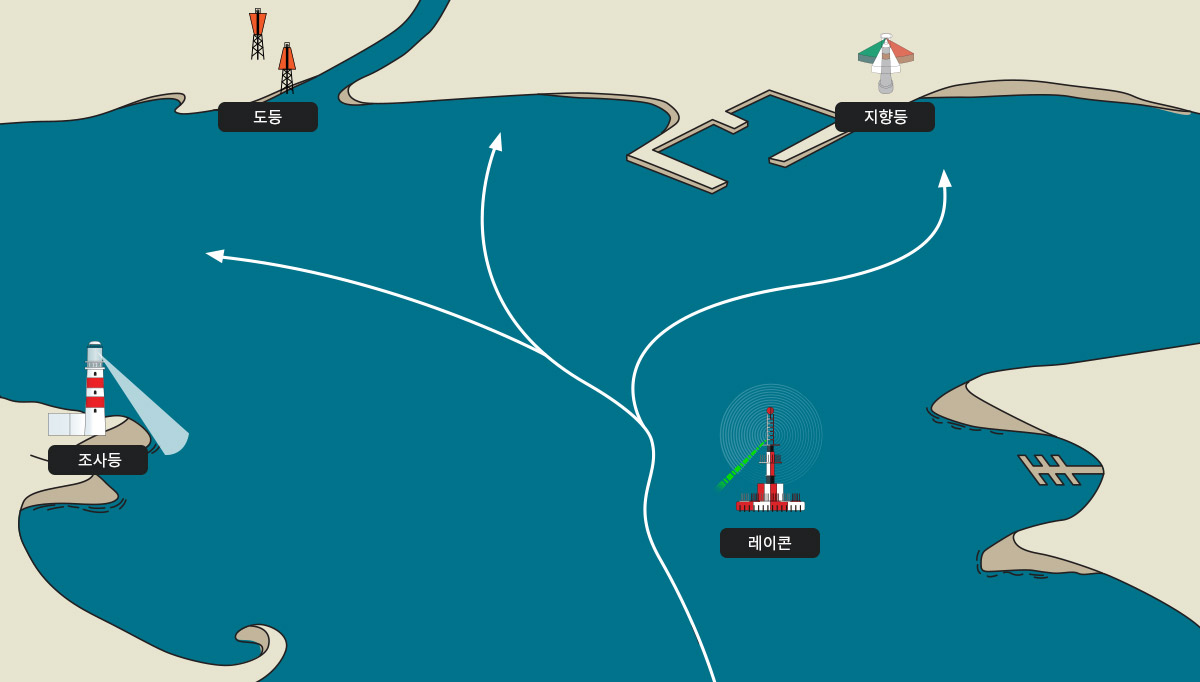Choose the 조사등 label button
The width and height of the screenshot is (1200, 682).
tap(98, 460)
